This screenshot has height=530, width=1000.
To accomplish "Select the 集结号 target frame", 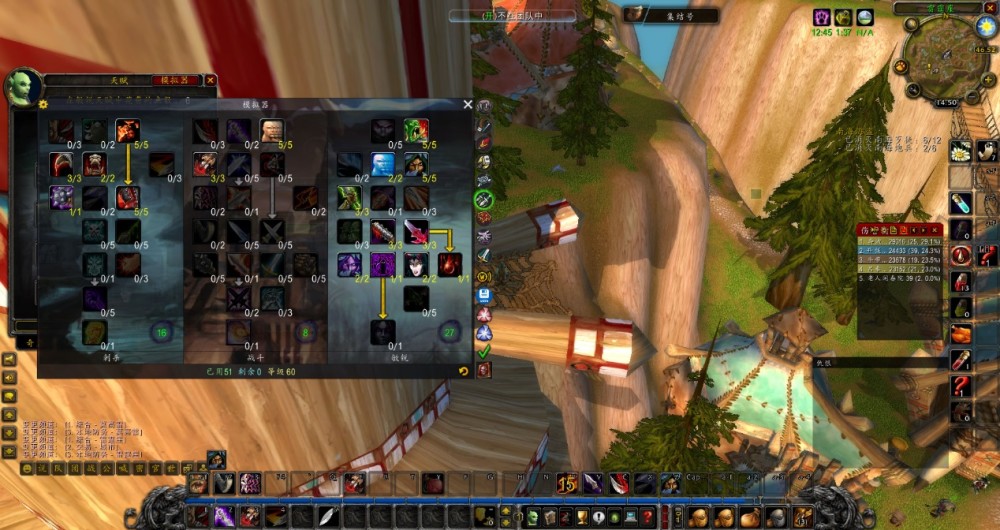I will pos(670,16).
